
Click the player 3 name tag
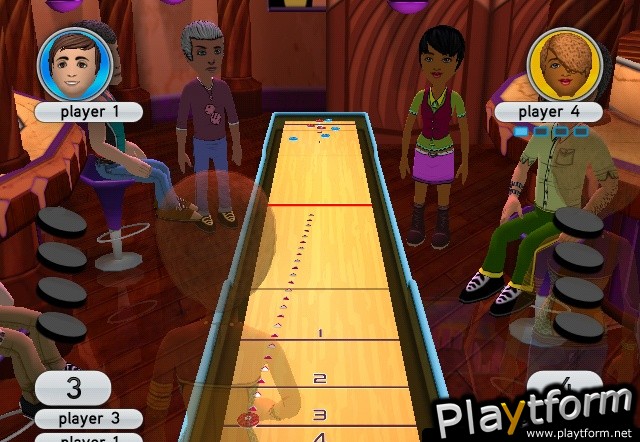[x=87, y=418]
